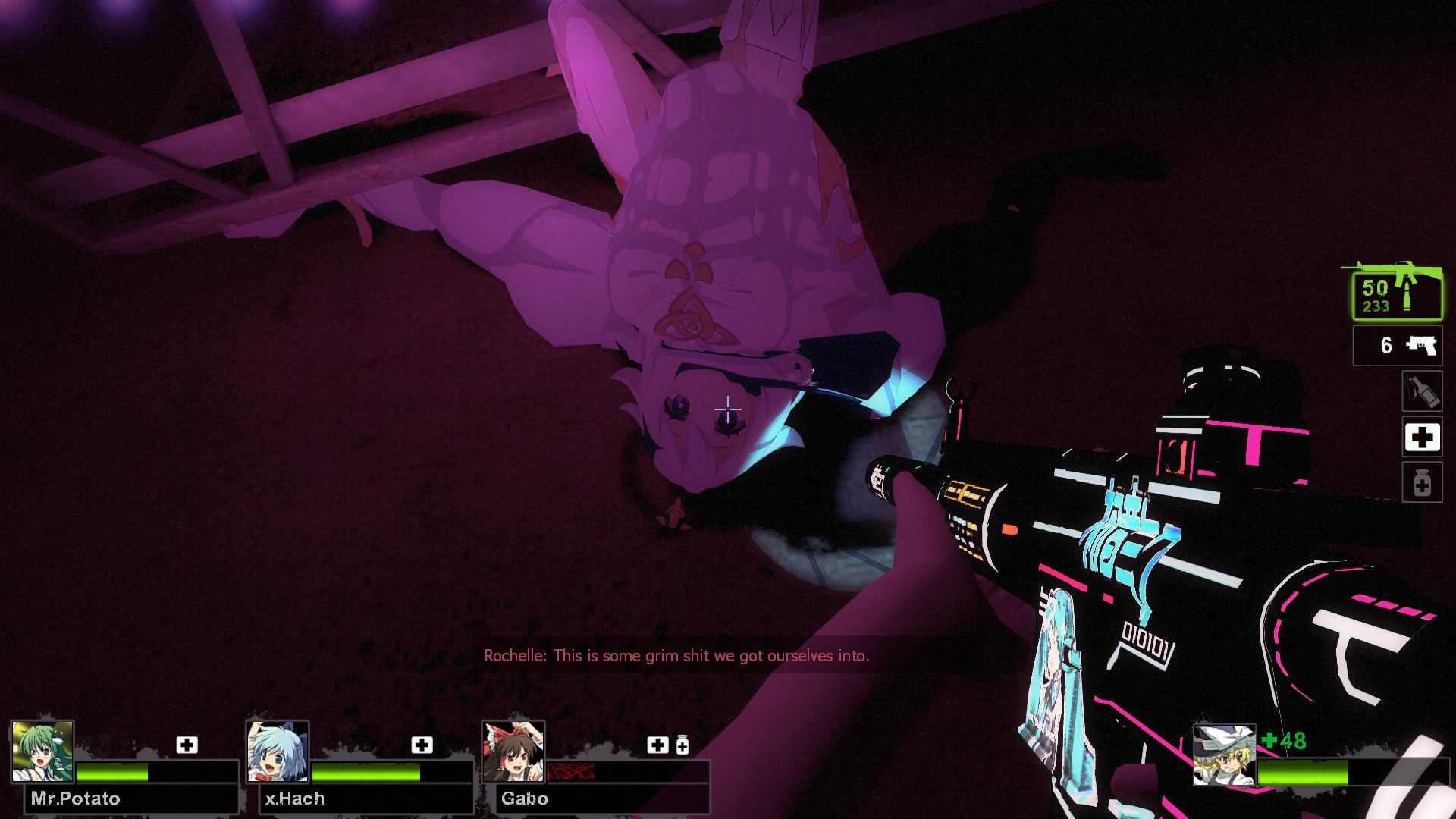Select the x.Hach name label
Screen dimensions: 1456x819
(x=295, y=799)
